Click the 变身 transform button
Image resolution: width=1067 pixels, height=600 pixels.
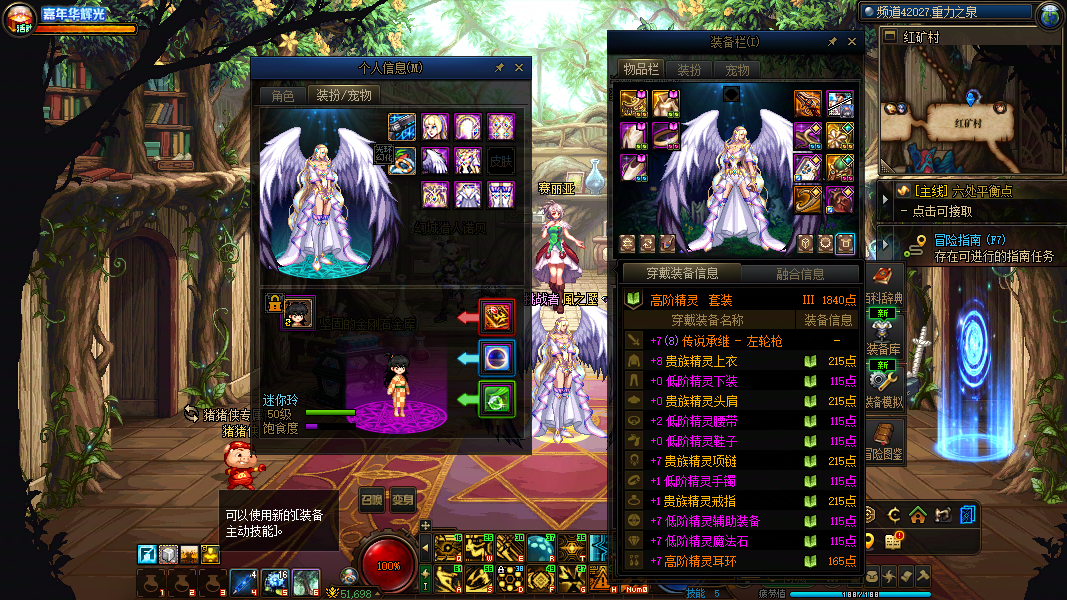tap(402, 500)
